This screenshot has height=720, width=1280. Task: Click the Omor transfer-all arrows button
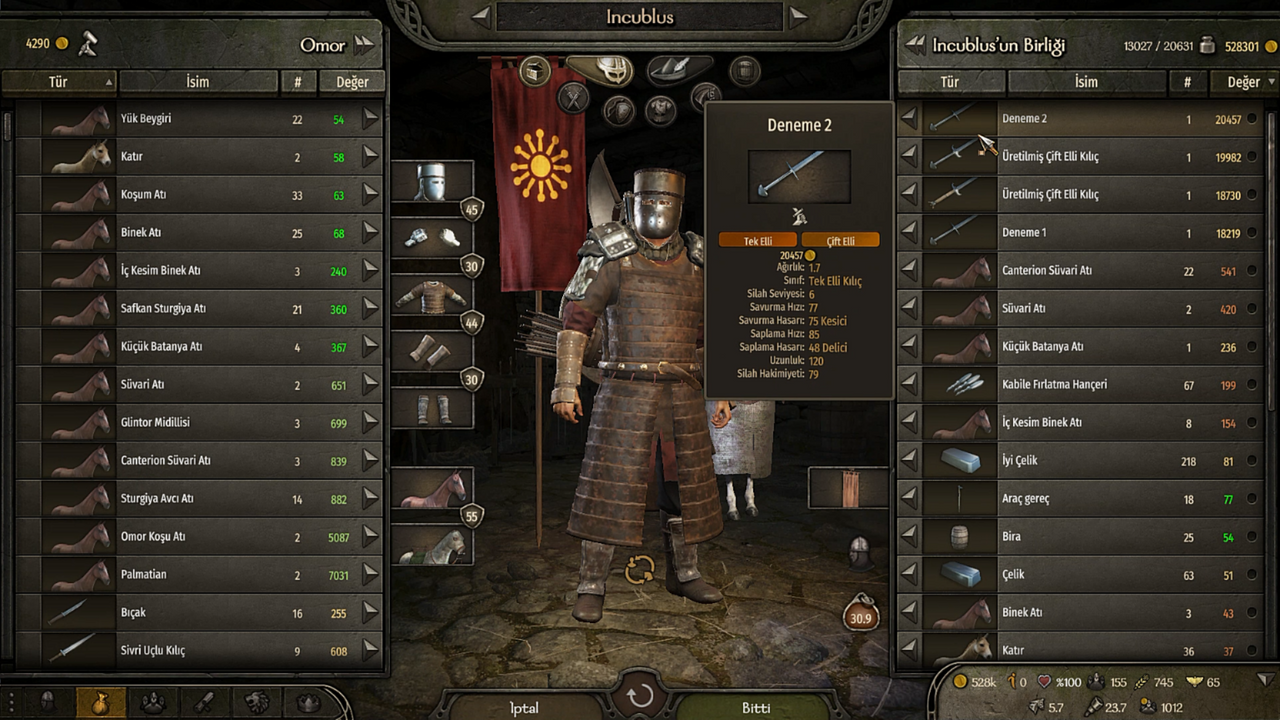(x=364, y=44)
